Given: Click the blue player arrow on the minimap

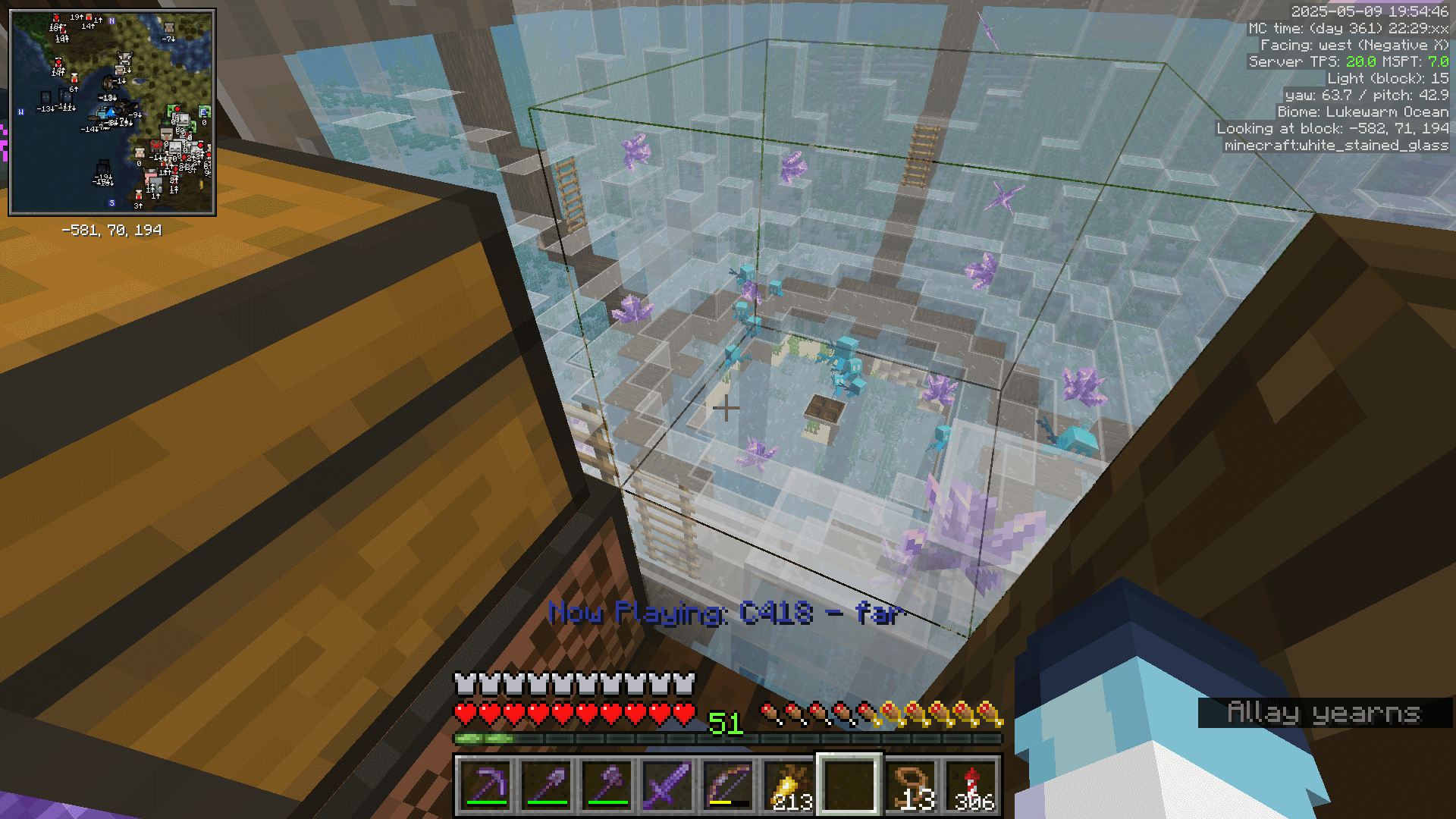Looking at the screenshot, I should tap(111, 113).
